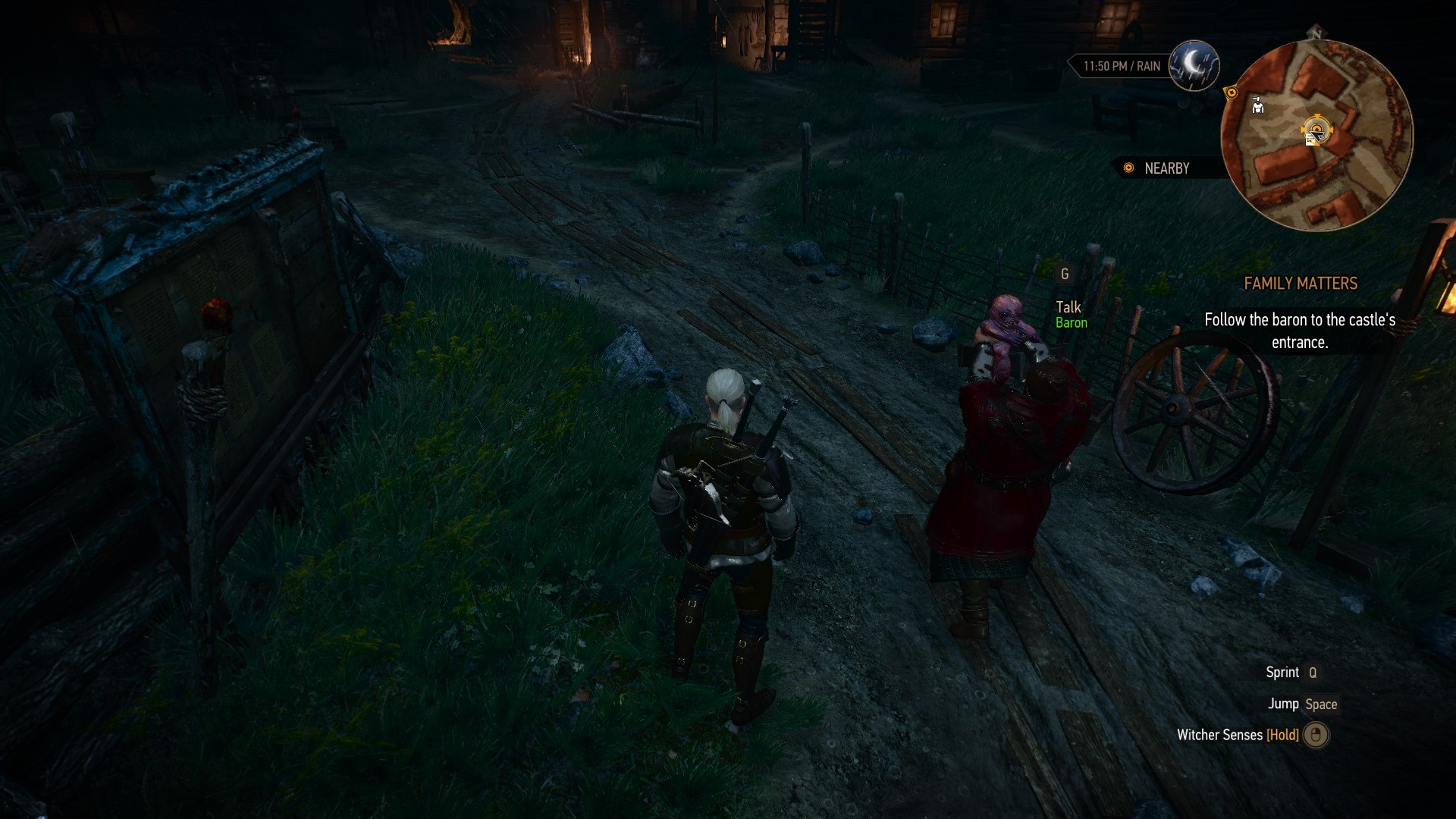Viewport: 1456px width, 819px height.
Task: Select the Family Matters quest tracker
Action: coord(1300,284)
